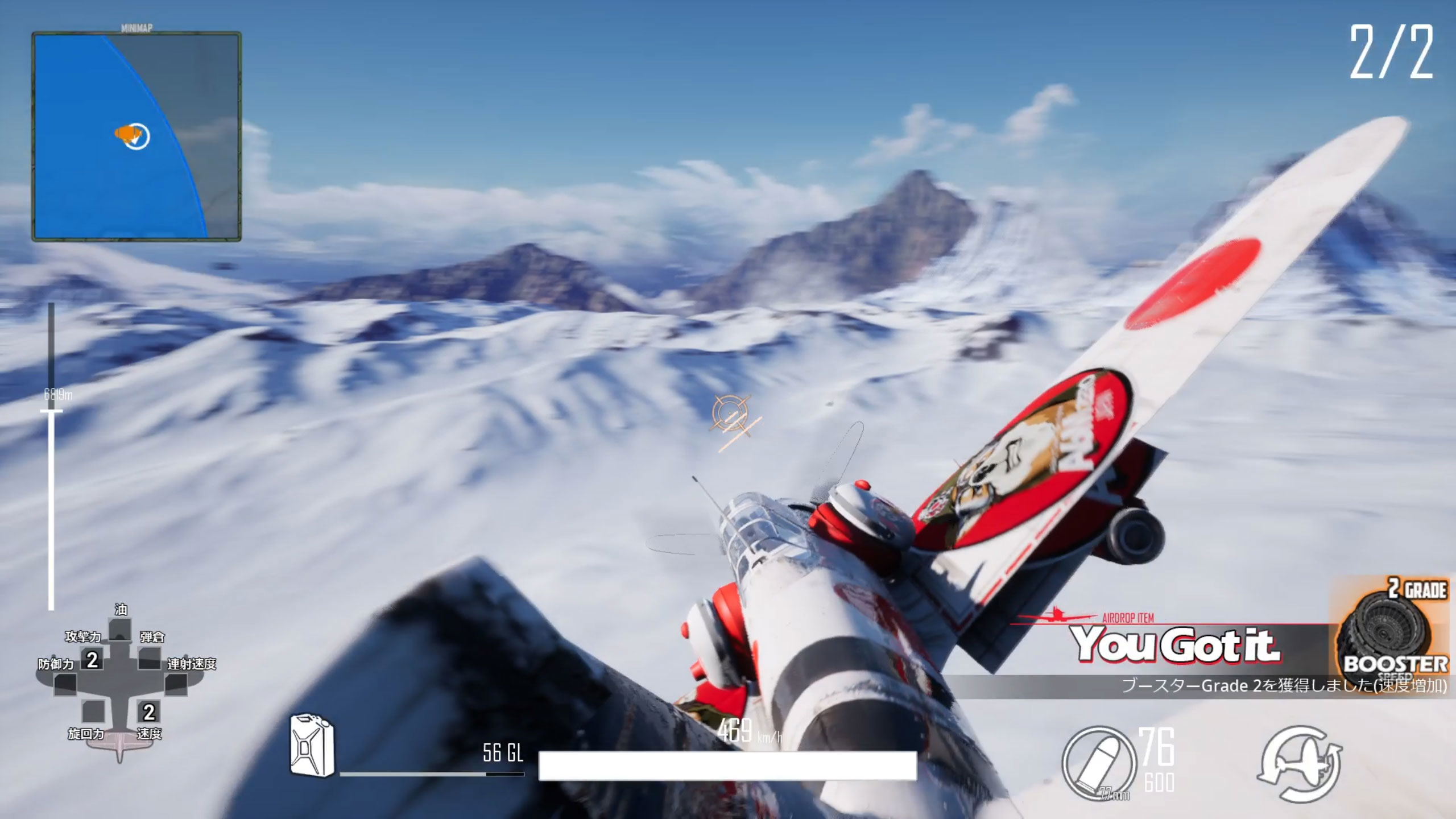The width and height of the screenshot is (1456, 819).
Task: Click the "You Got it" airdrop notification
Action: pyautogui.click(x=1175, y=645)
